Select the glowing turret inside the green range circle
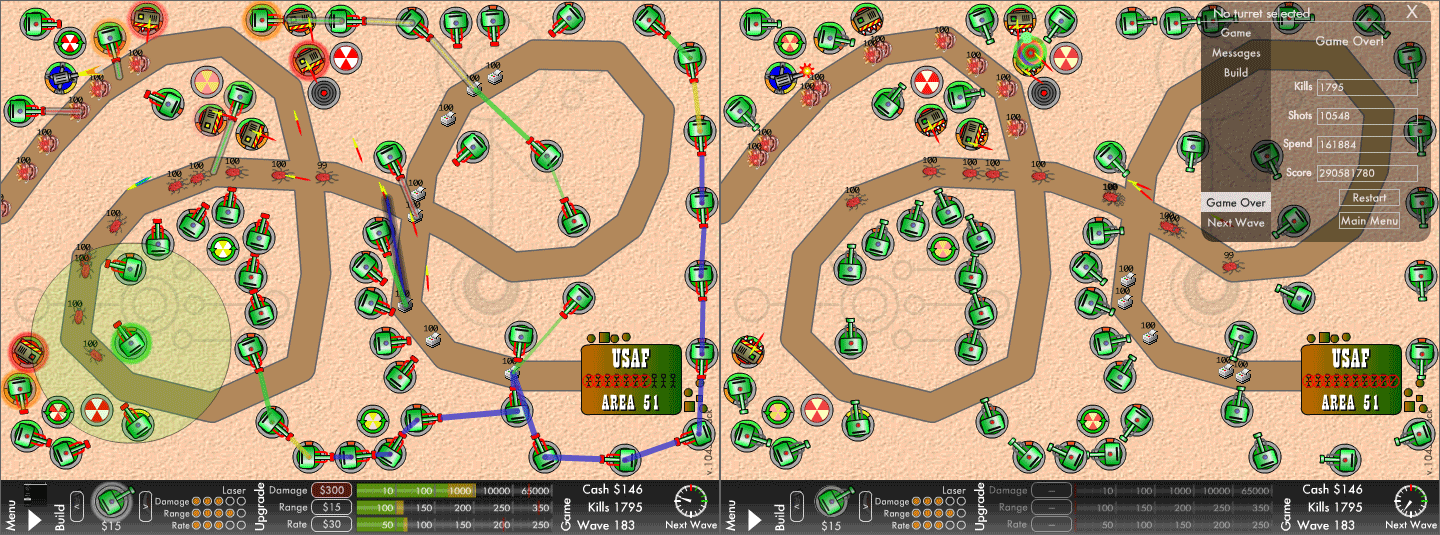 click(130, 341)
